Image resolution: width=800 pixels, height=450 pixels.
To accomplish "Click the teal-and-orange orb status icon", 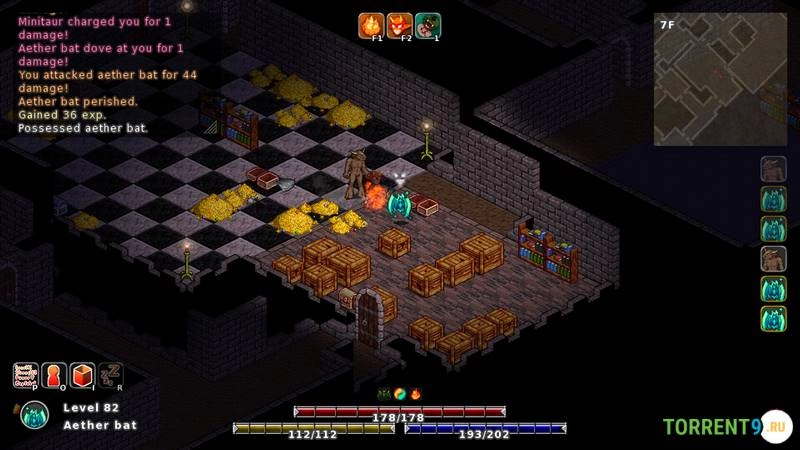I will click(400, 394).
